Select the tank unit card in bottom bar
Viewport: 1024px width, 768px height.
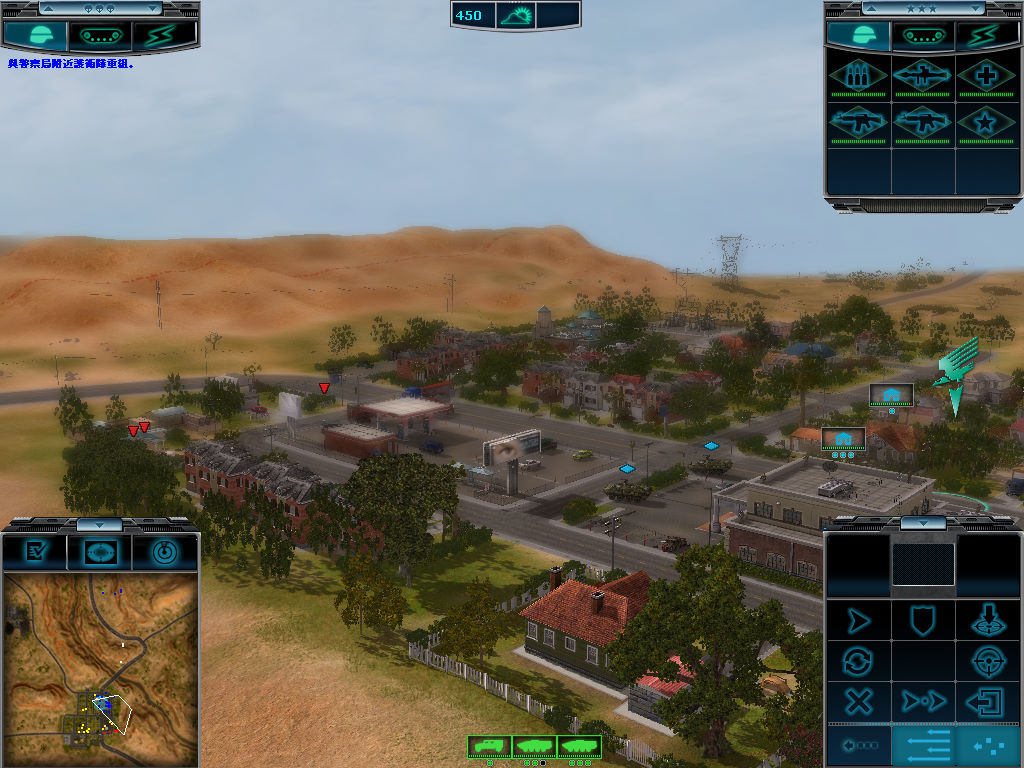click(x=580, y=746)
